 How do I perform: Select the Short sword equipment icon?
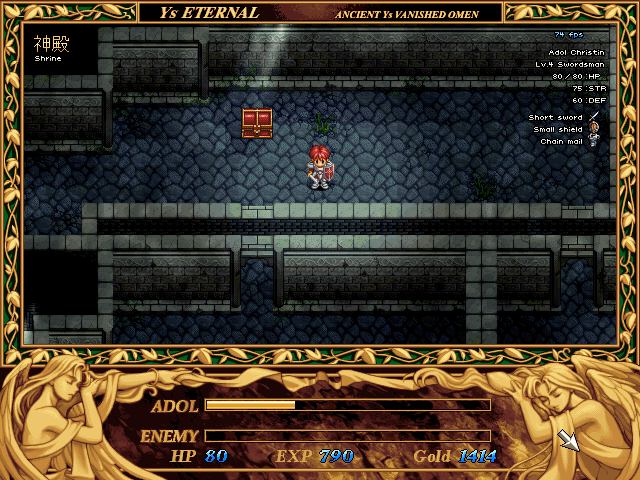click(594, 118)
